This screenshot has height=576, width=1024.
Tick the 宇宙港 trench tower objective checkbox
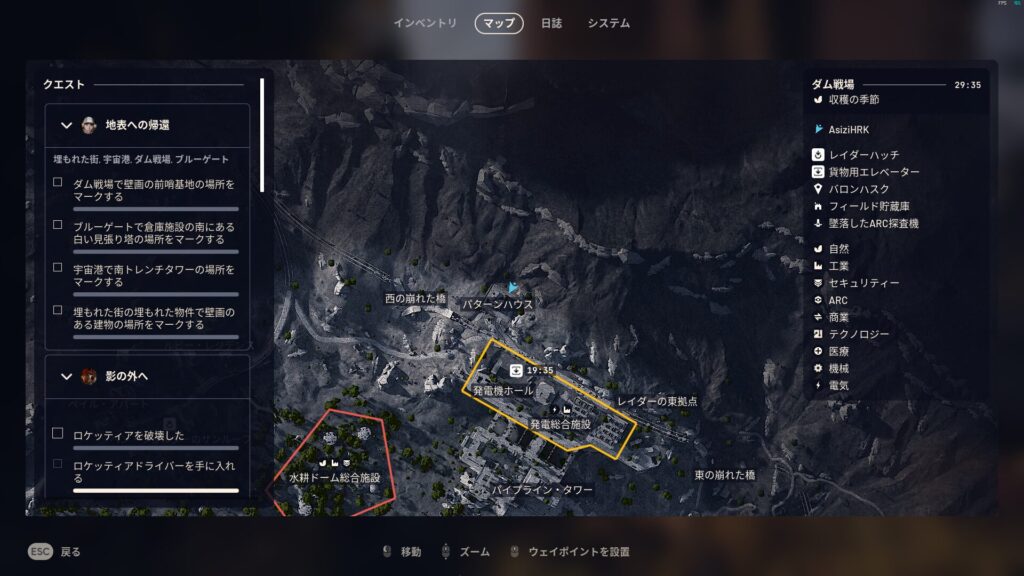click(58, 268)
